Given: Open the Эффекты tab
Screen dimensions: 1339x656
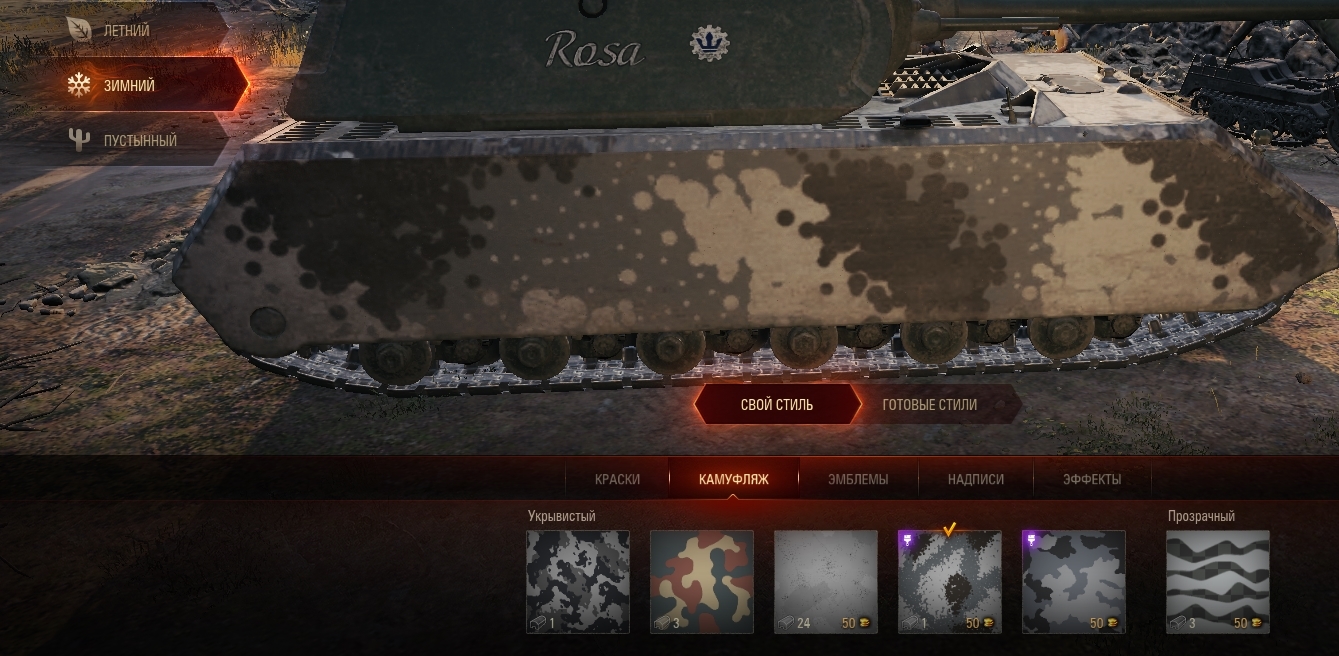Looking at the screenshot, I should click(1092, 479).
